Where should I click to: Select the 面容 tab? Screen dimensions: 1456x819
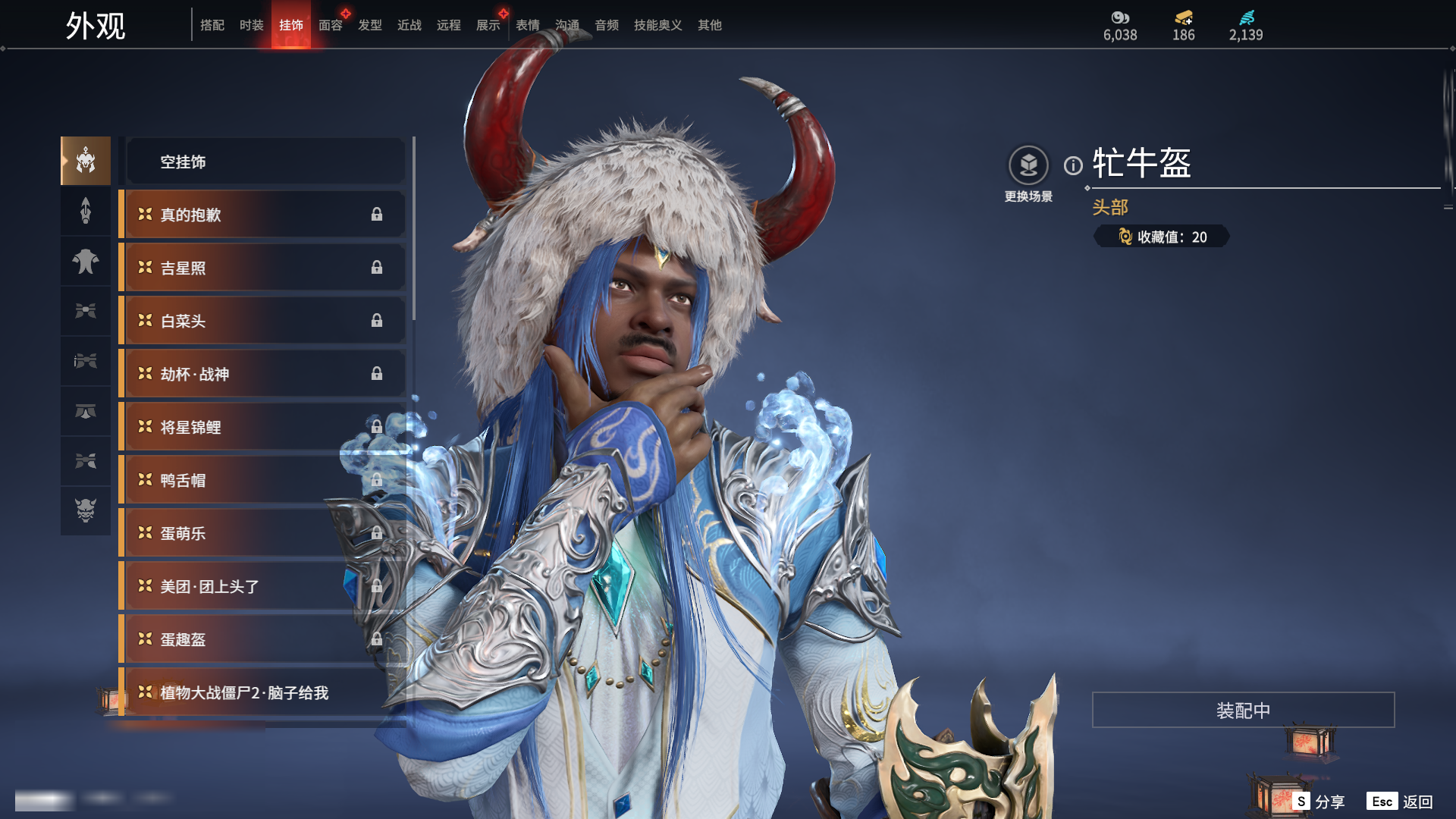tap(330, 25)
